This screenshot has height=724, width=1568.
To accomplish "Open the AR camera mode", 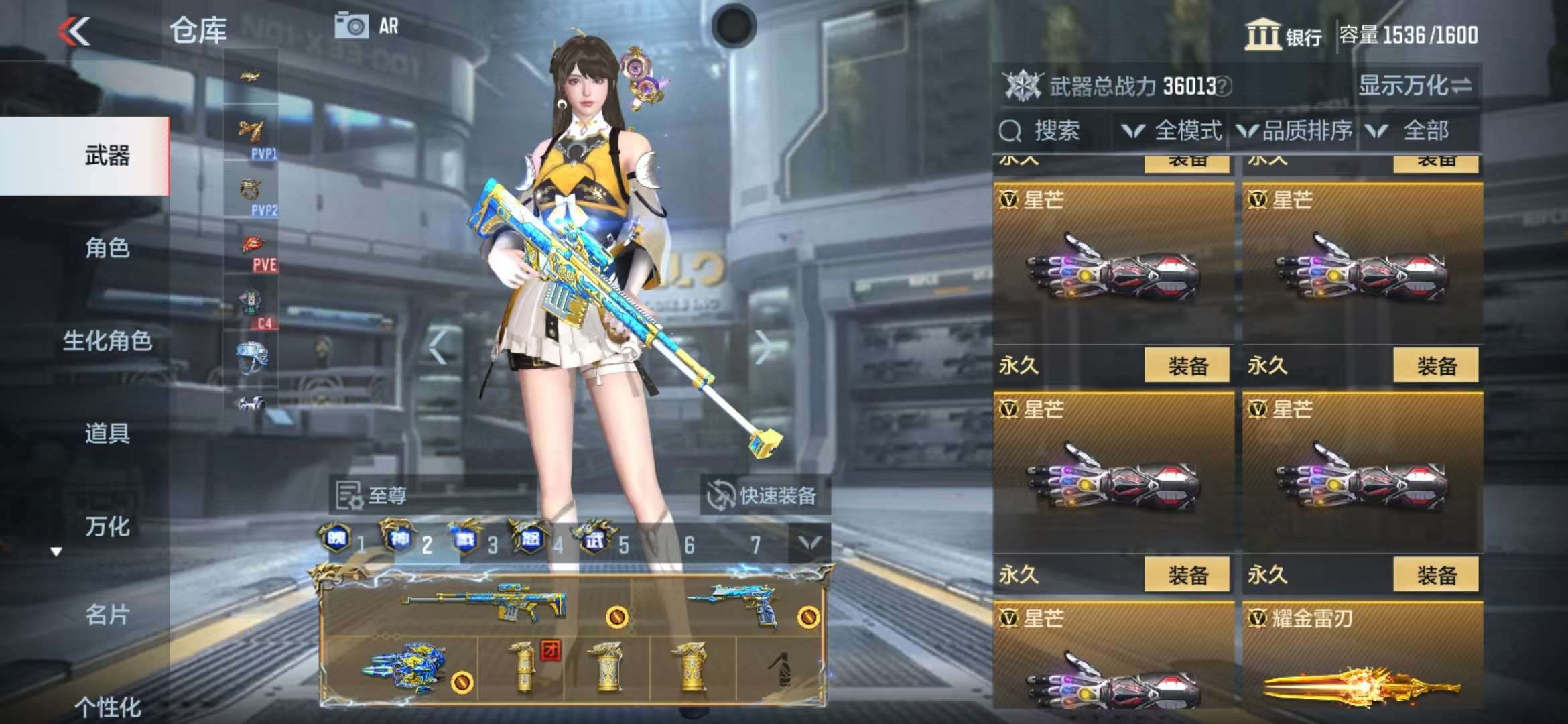I will tap(367, 26).
